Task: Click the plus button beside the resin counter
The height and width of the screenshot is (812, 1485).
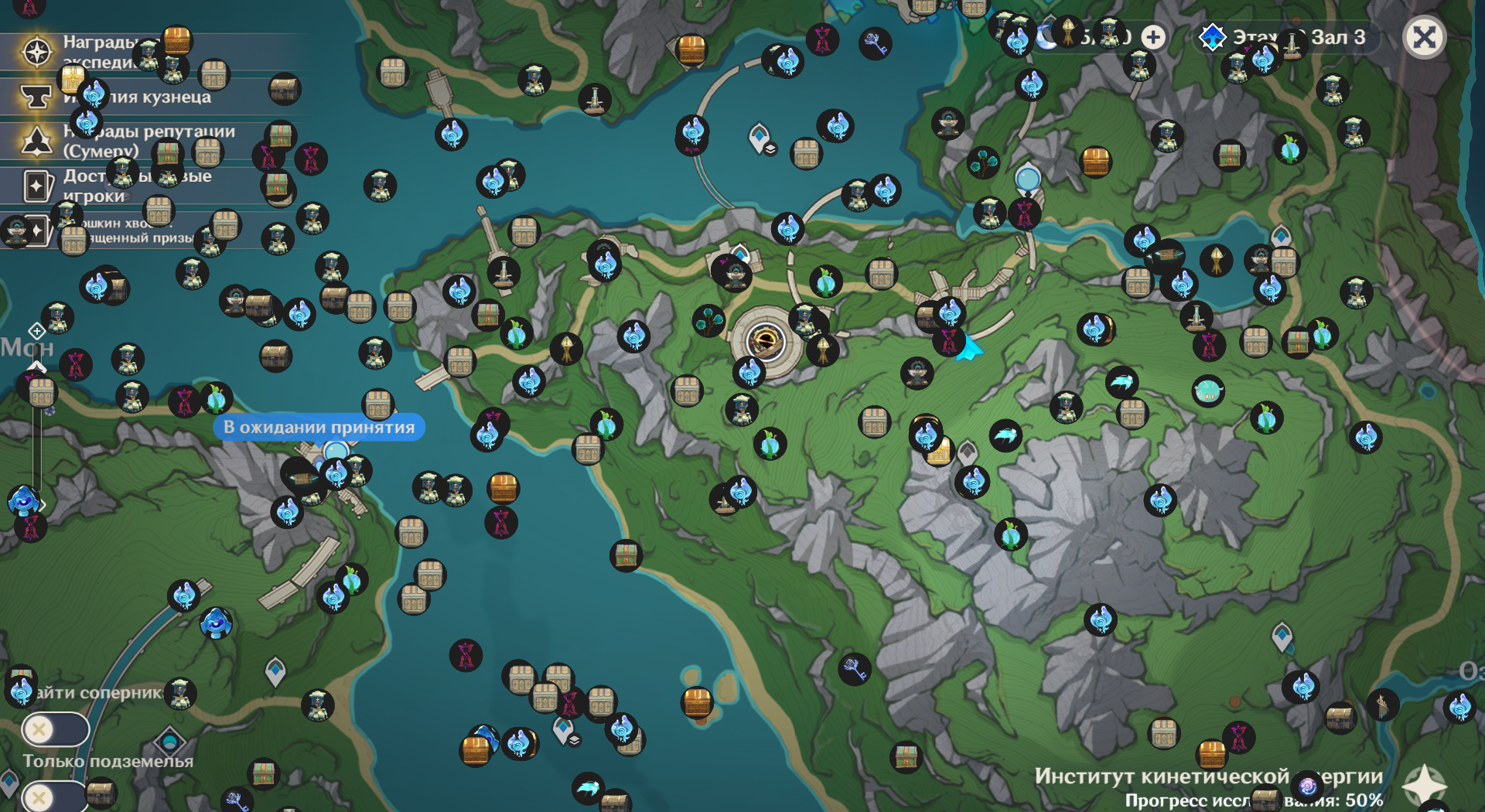Action: click(1153, 37)
